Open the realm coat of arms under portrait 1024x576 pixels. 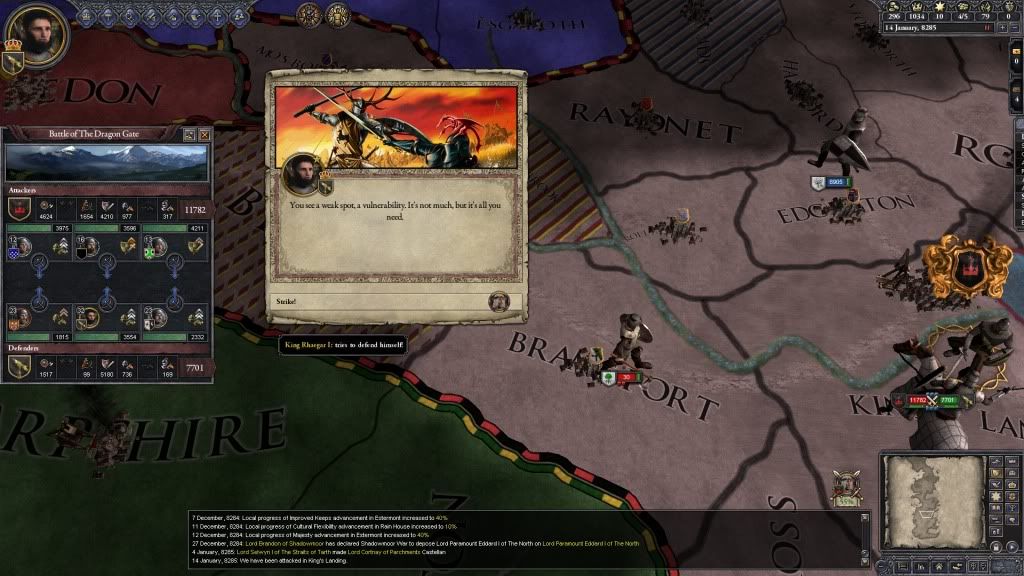(15, 62)
